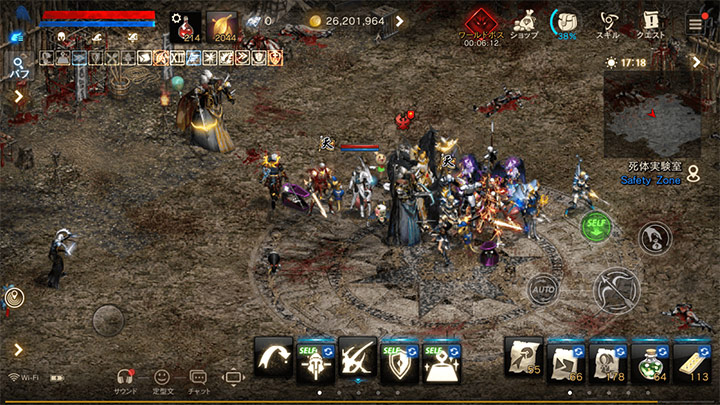Open the バフ buff search panel
This screenshot has width=720, height=405.
pyautogui.click(x=18, y=66)
